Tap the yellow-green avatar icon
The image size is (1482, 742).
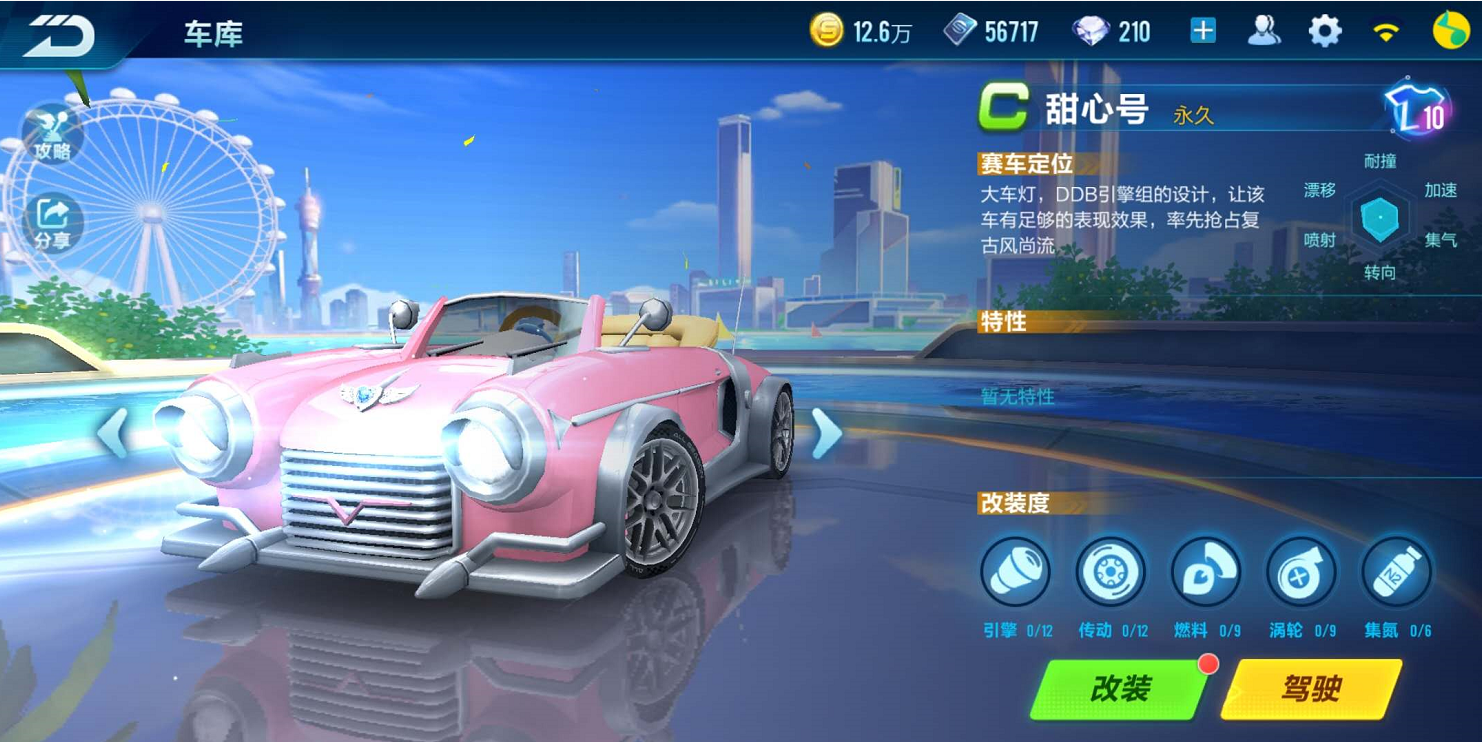pos(1450,31)
